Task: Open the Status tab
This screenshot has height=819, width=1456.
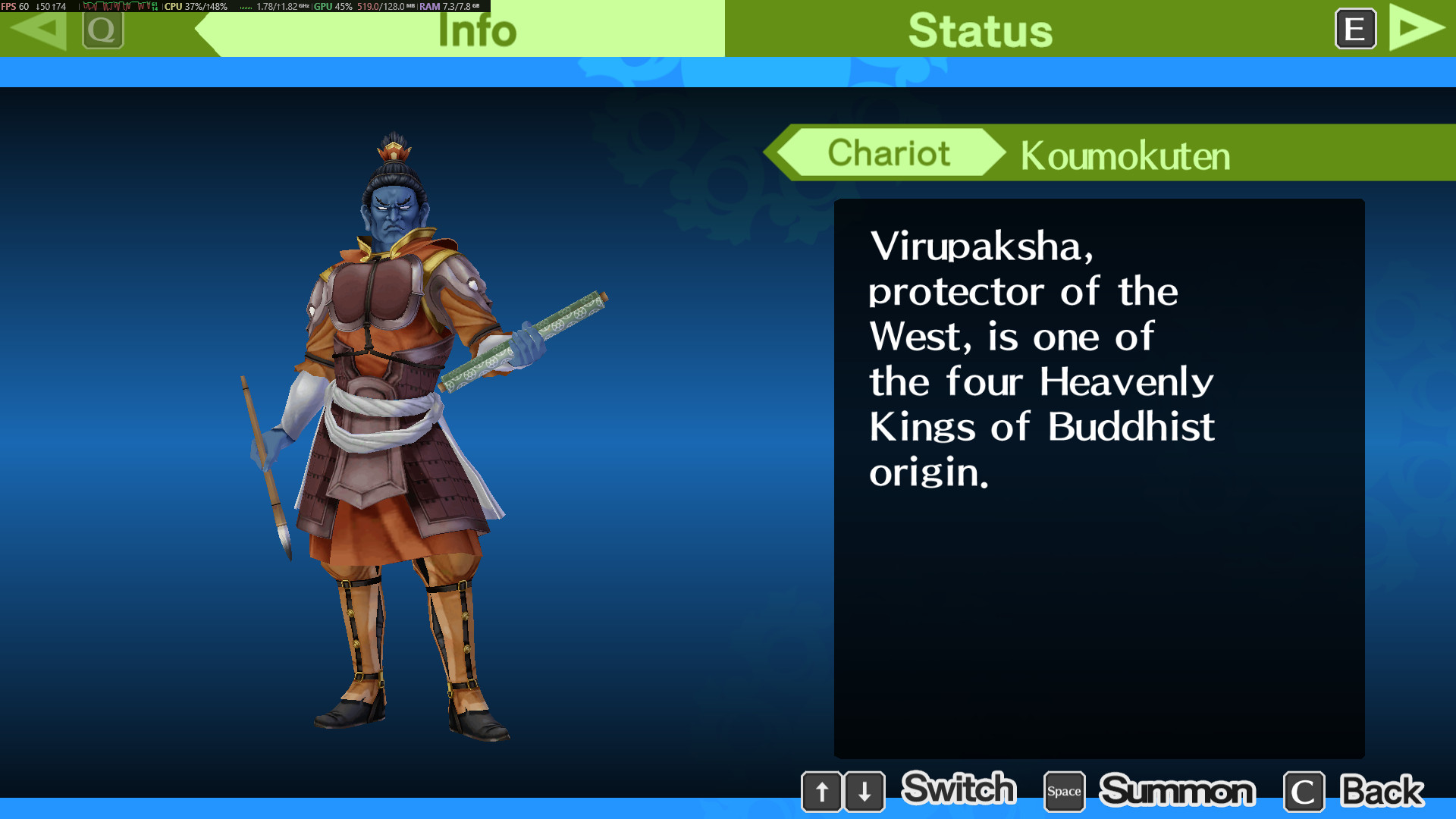Action: 980,30
